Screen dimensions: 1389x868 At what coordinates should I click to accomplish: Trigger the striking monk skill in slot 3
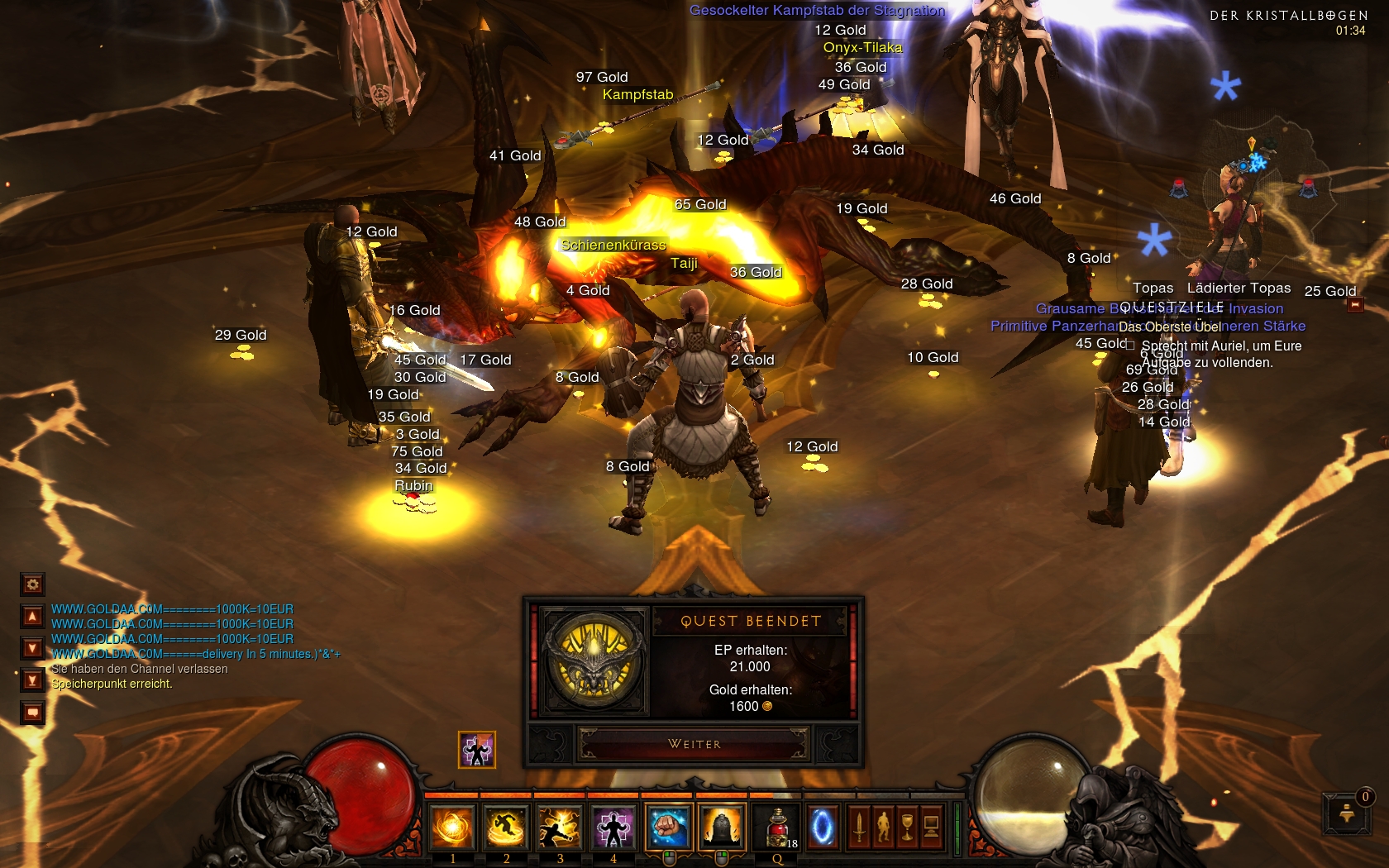point(560,827)
